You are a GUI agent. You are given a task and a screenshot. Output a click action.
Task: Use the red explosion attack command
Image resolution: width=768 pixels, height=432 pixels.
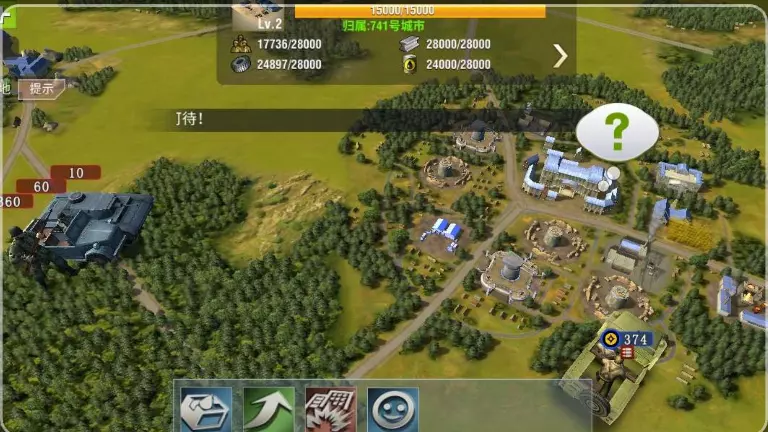[x=331, y=410]
